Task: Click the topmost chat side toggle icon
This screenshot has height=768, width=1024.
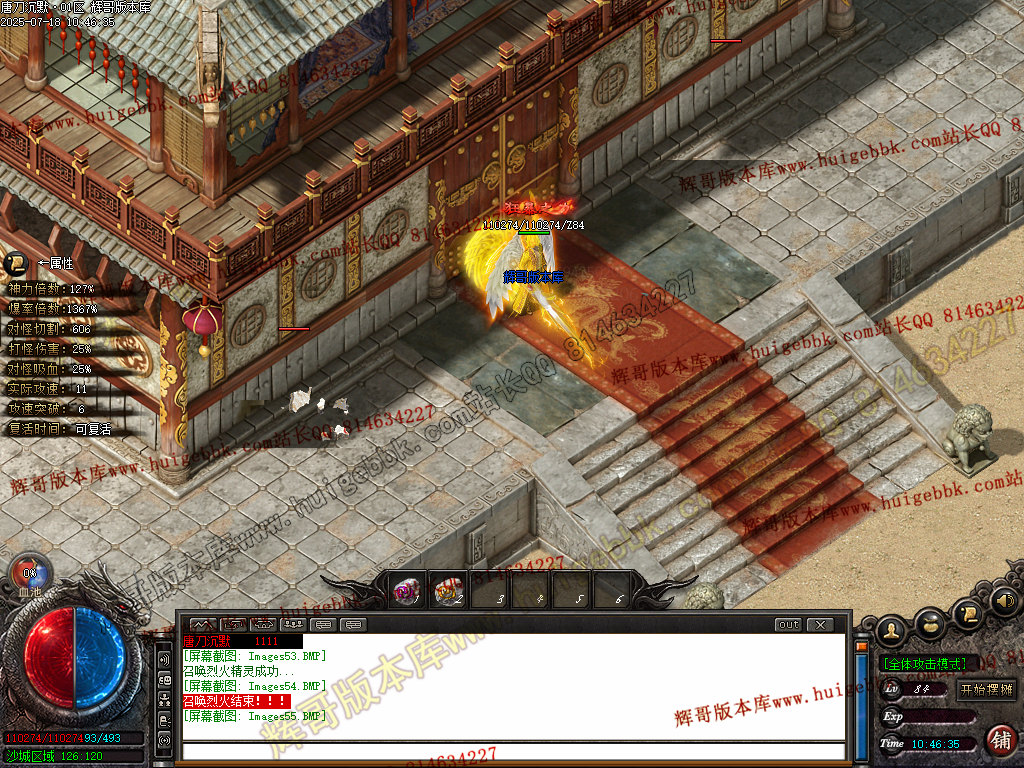Action: point(165,660)
